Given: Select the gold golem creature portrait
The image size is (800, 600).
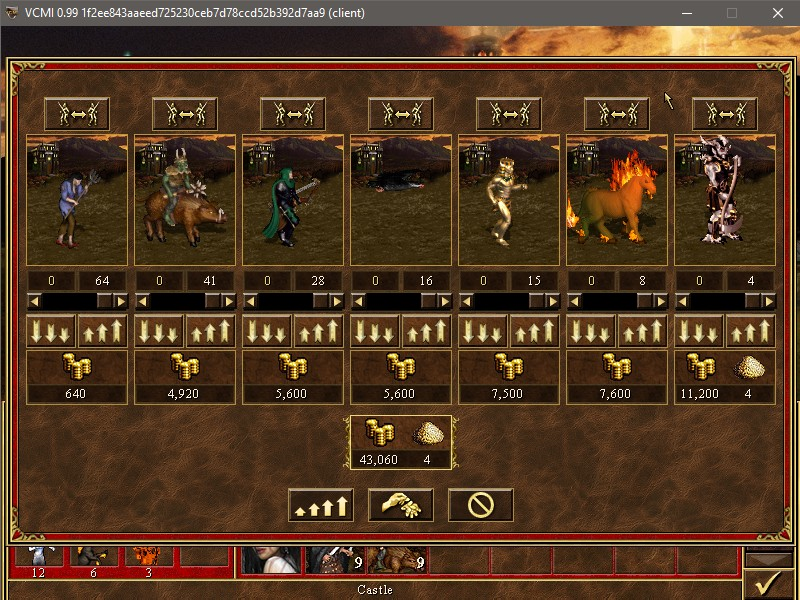Looking at the screenshot, I should click(x=509, y=200).
